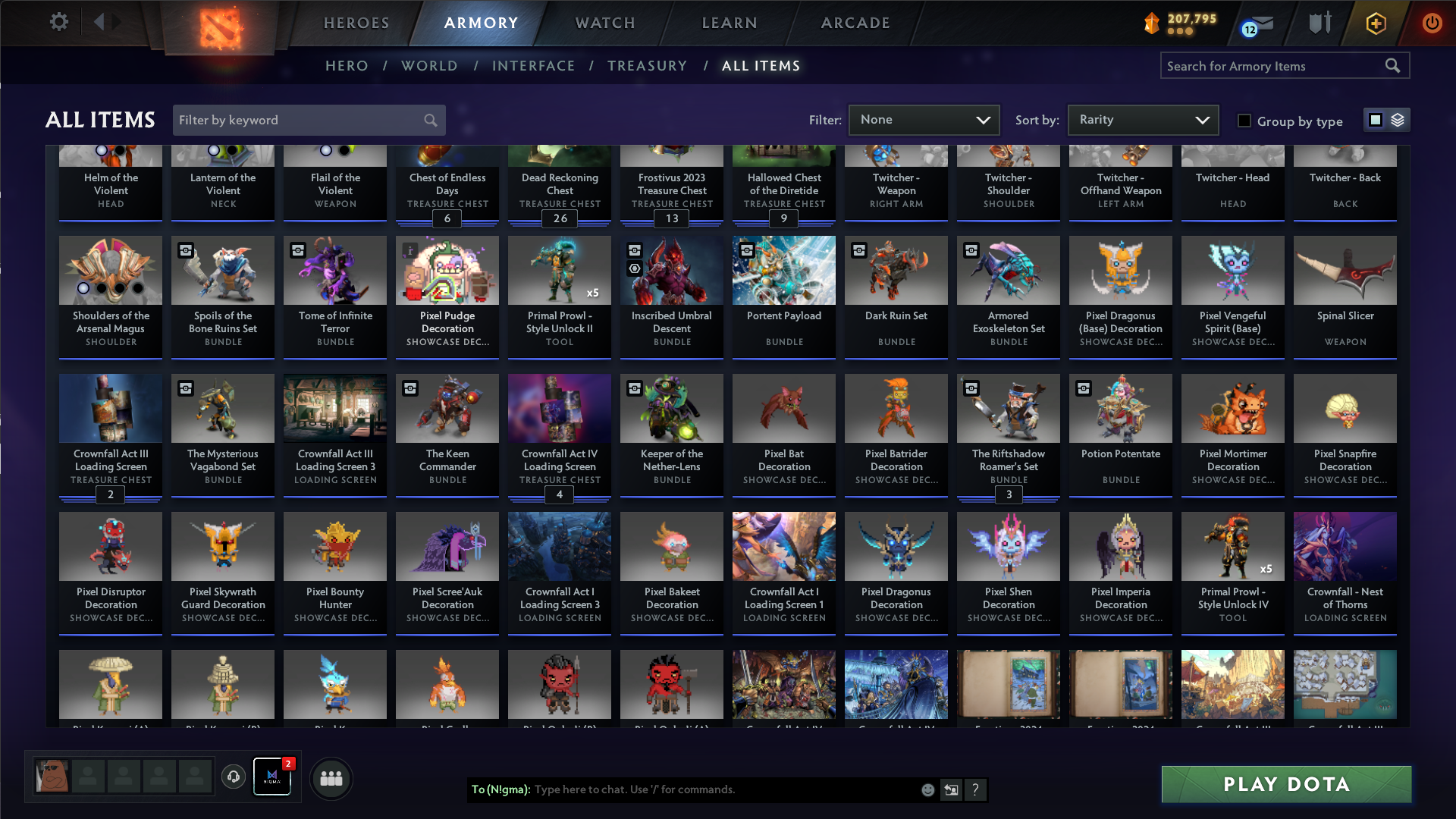This screenshot has height=819, width=1456.
Task: Open the settings gear icon
Action: (59, 22)
